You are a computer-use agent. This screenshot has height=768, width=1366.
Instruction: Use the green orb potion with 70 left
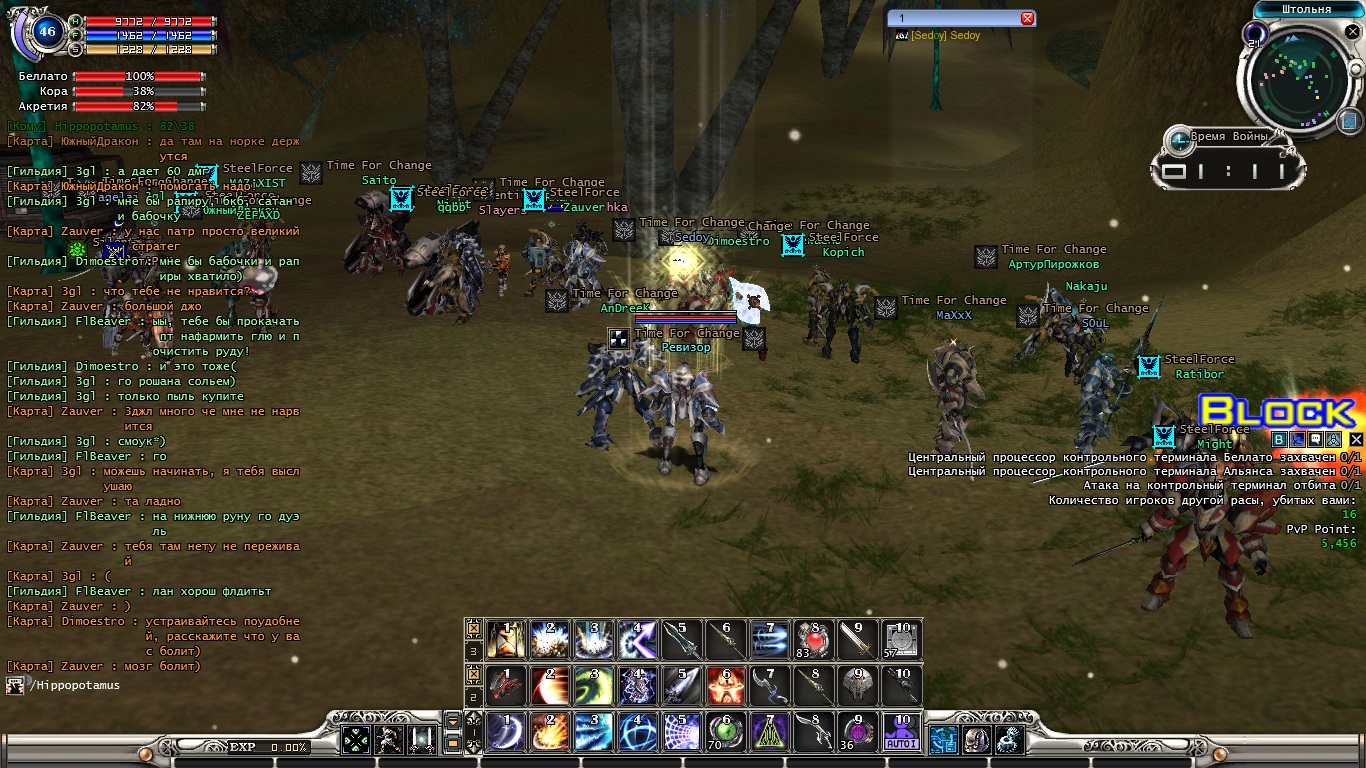(726, 732)
